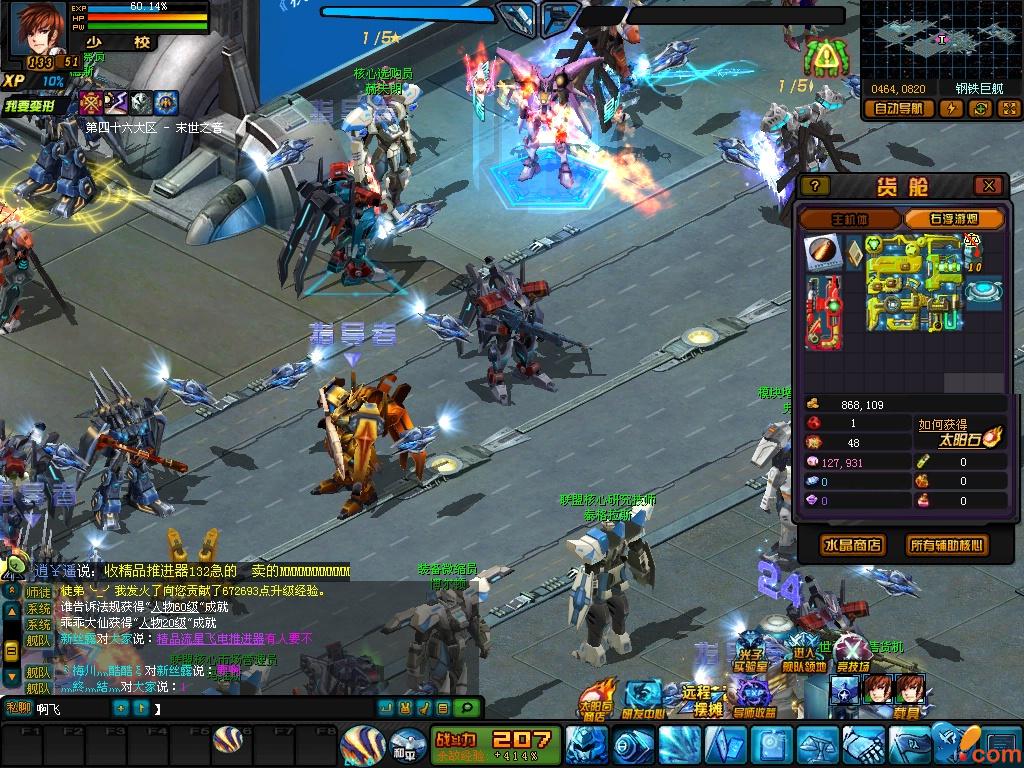Screen dimensions: 1024x768
Task: Click the 我要变形 transform button
Action: (x=36, y=105)
